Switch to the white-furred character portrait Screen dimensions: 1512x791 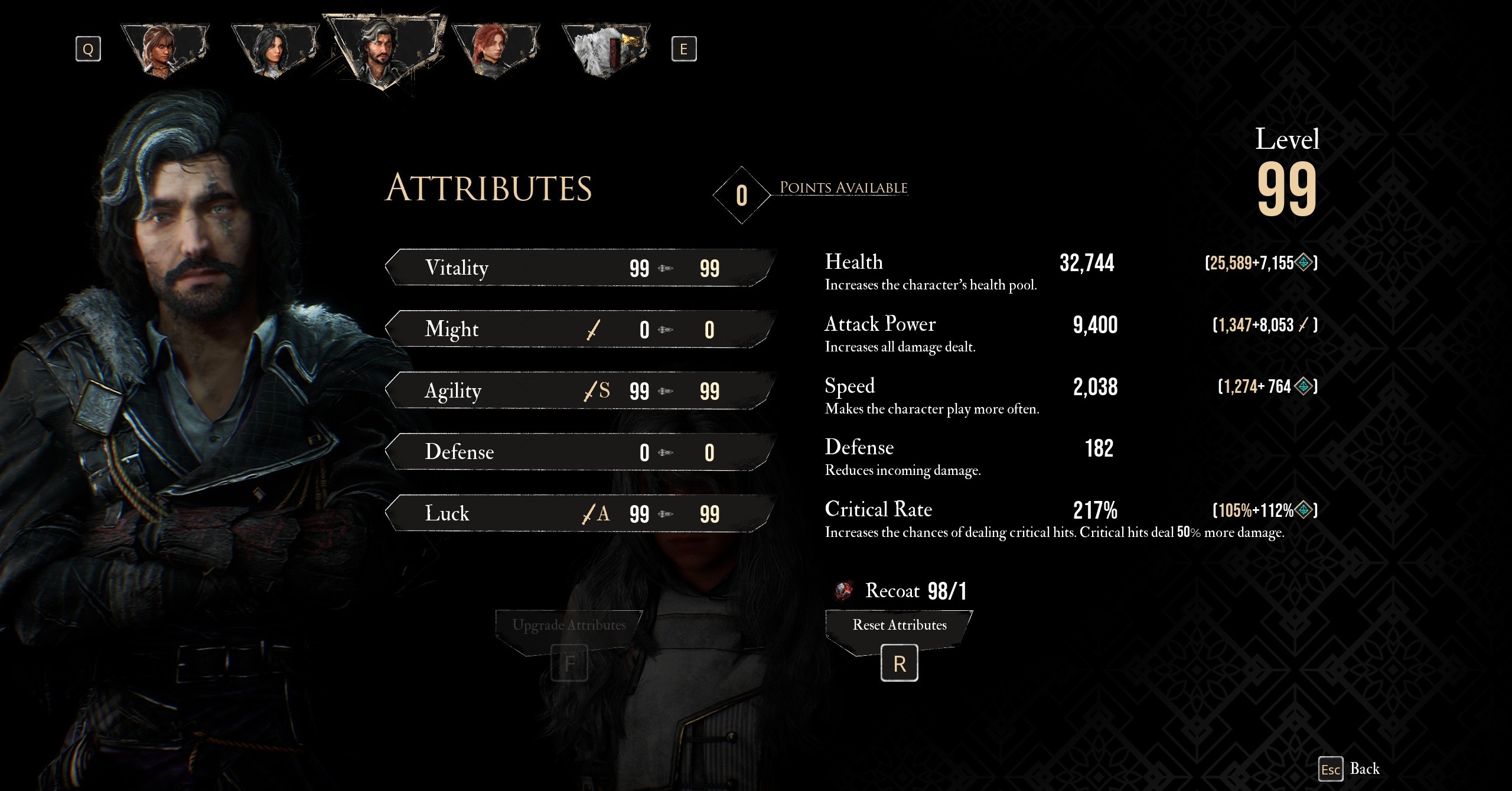(x=605, y=50)
